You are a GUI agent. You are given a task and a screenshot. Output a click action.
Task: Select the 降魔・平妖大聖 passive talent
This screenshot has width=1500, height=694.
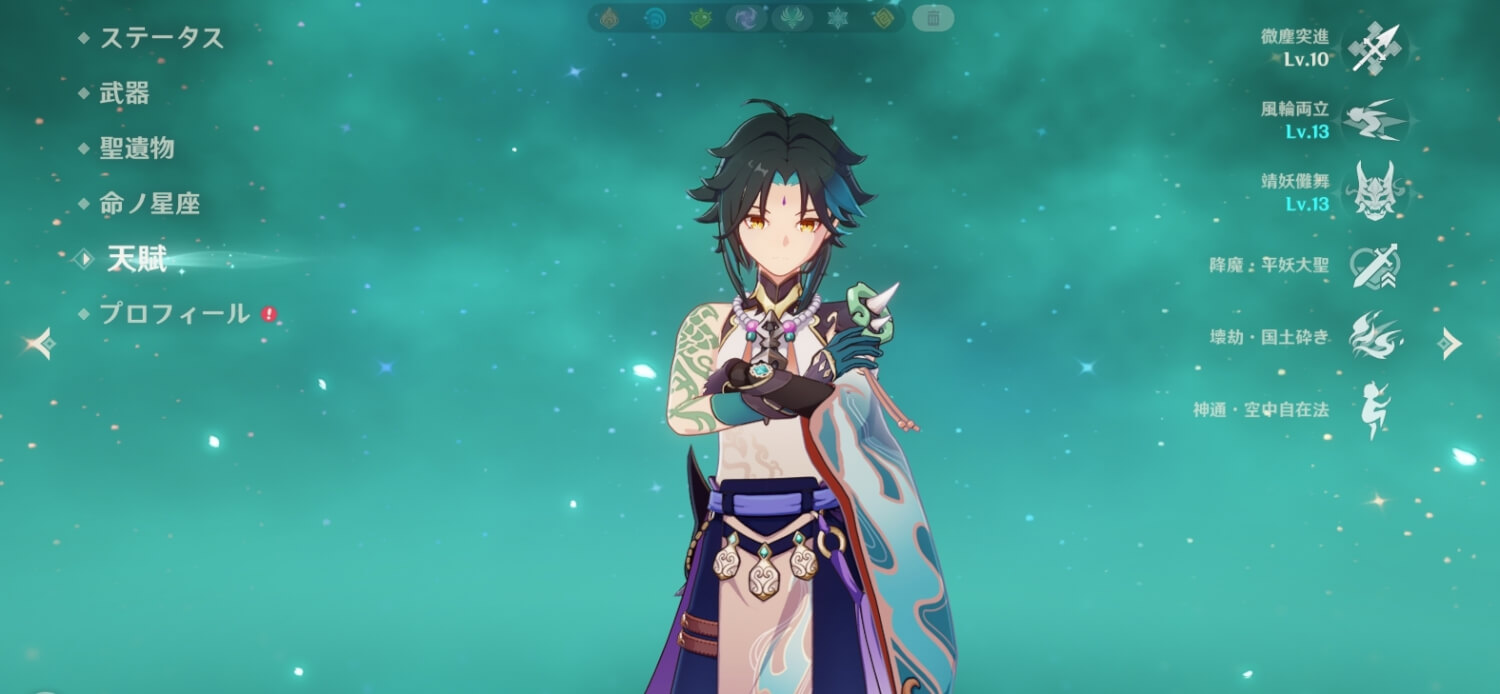coord(1374,266)
